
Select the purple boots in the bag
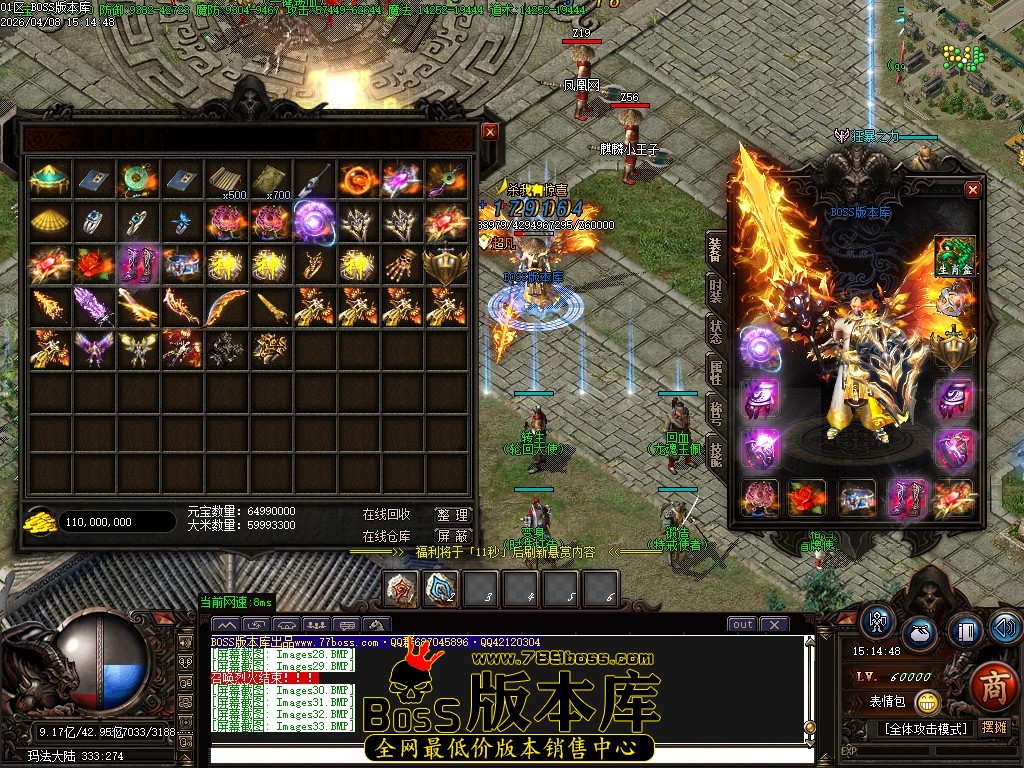click(138, 264)
